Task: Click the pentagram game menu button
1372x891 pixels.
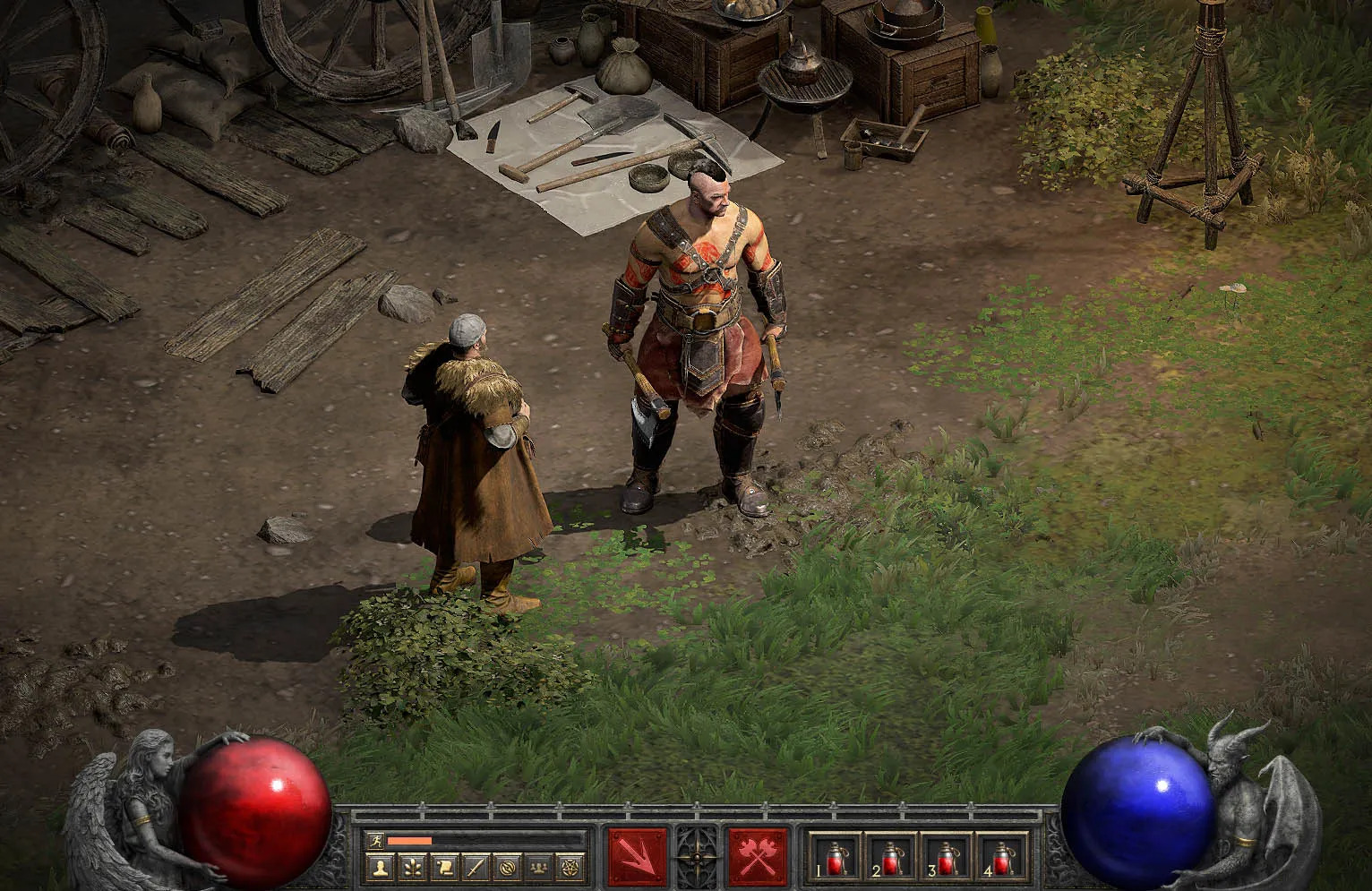Action: 570,867
